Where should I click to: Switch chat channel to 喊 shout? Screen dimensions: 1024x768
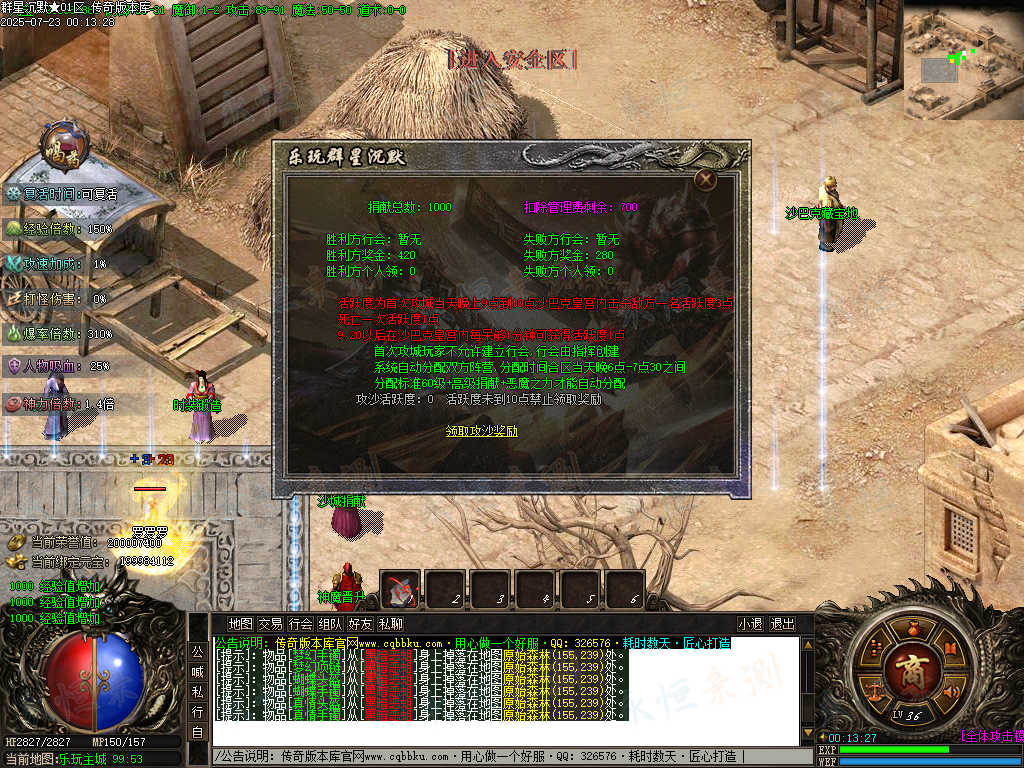point(197,671)
